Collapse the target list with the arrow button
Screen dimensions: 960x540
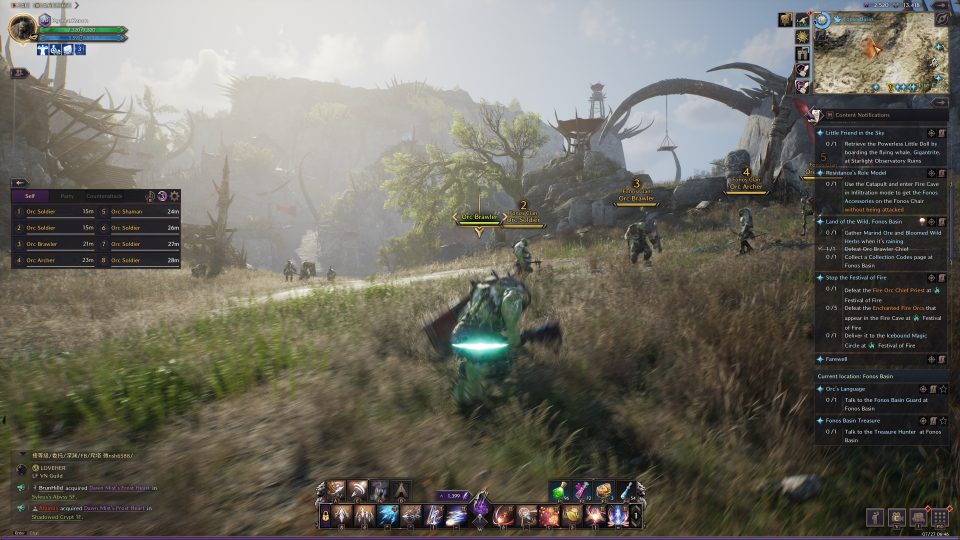click(19, 182)
